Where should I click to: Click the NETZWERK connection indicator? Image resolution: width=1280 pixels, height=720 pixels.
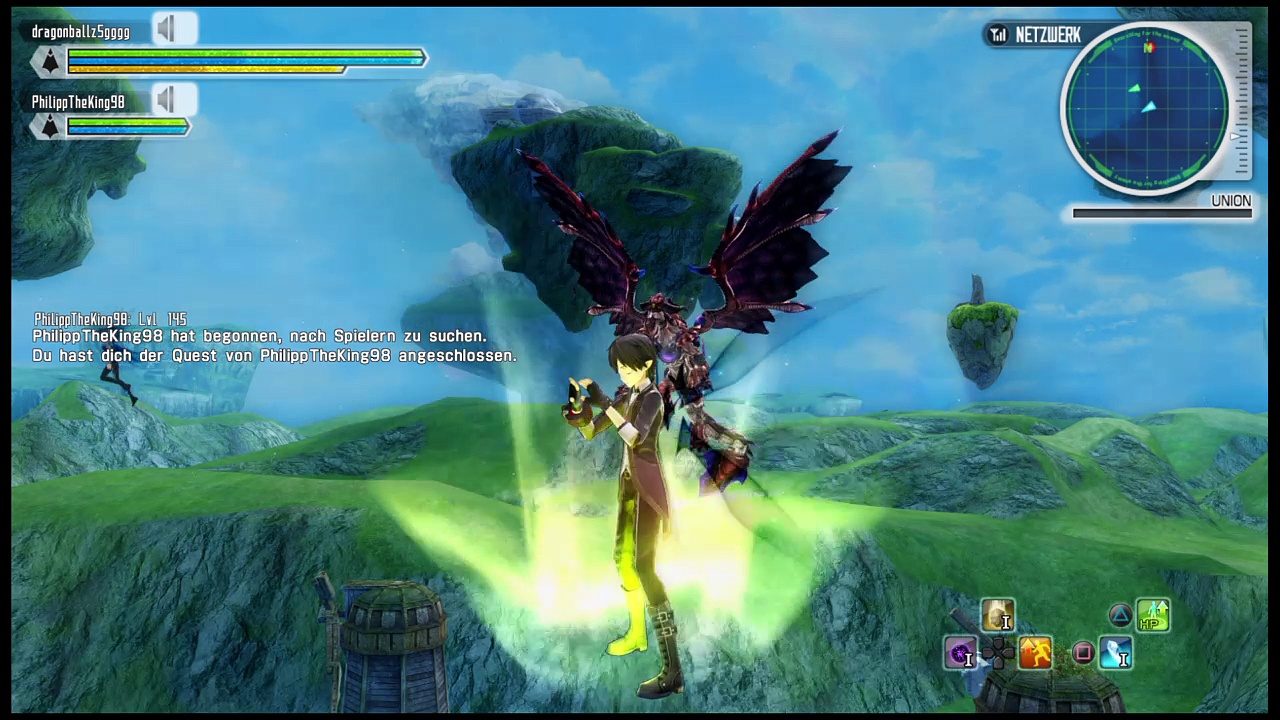tap(1034, 36)
